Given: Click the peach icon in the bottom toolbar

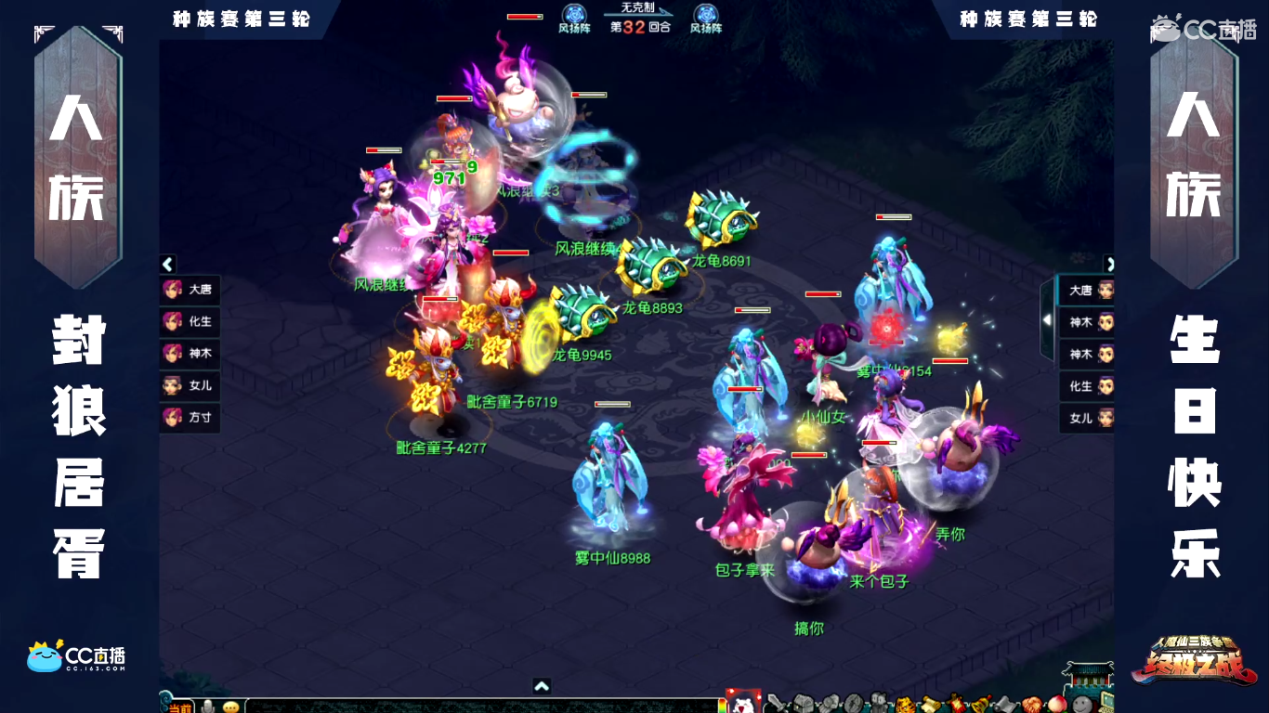Looking at the screenshot, I should [x=1057, y=704].
